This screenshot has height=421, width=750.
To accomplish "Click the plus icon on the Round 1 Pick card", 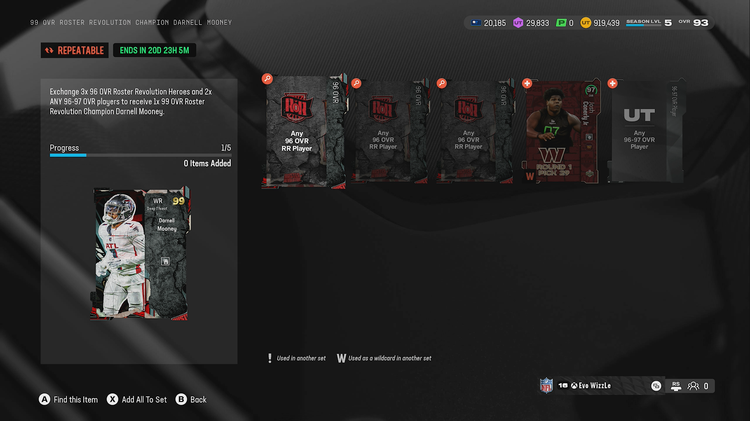I will tap(527, 83).
